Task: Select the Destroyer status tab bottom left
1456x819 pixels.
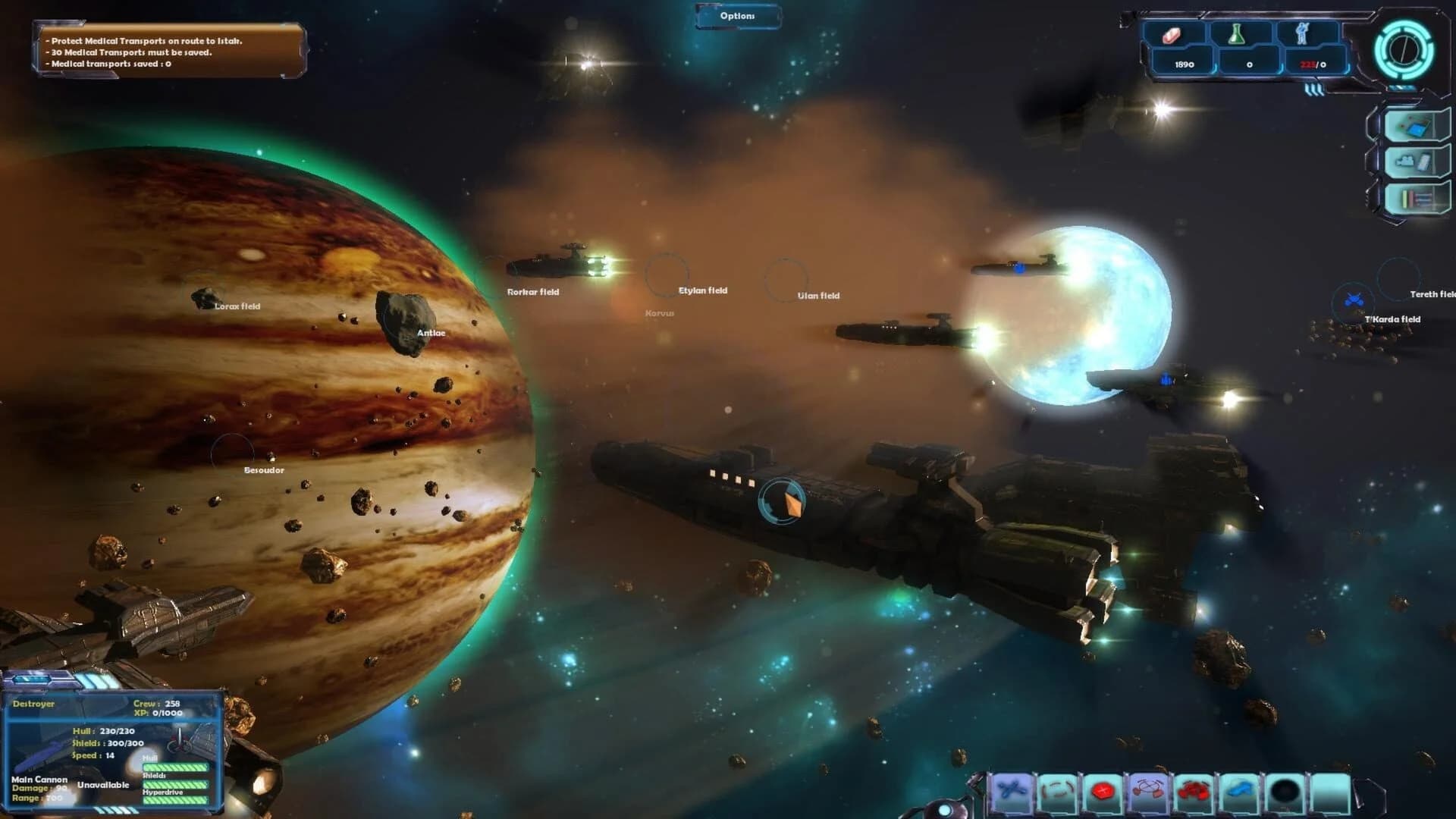Action: [x=33, y=703]
